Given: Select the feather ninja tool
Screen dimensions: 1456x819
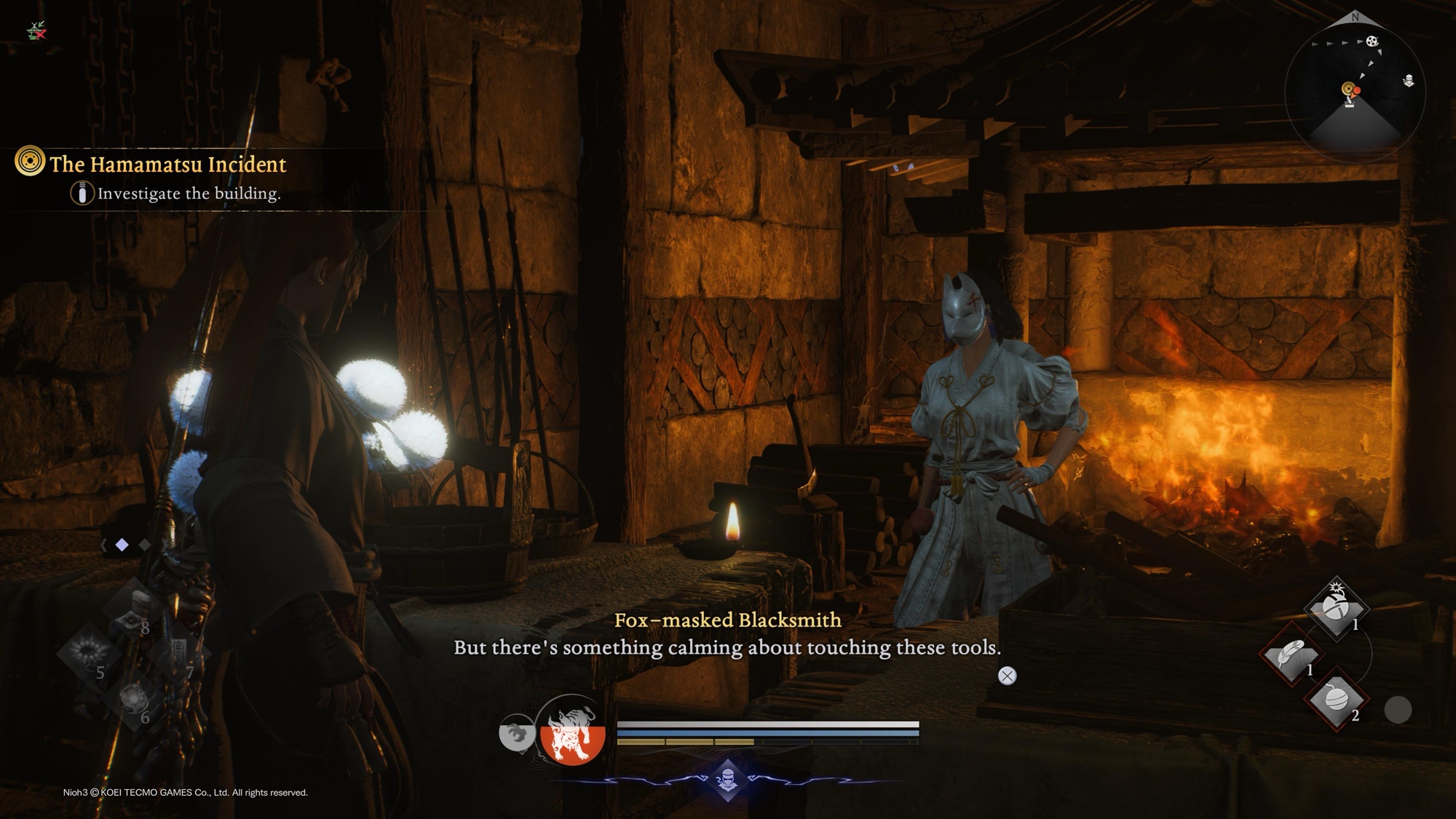Looking at the screenshot, I should [1291, 653].
